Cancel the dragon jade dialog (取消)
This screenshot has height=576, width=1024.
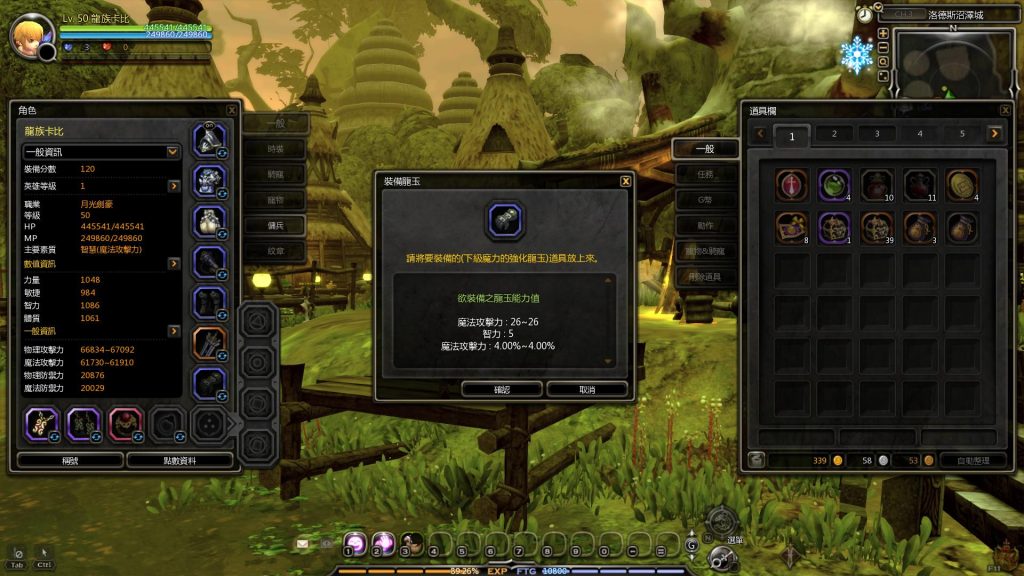[x=587, y=388]
